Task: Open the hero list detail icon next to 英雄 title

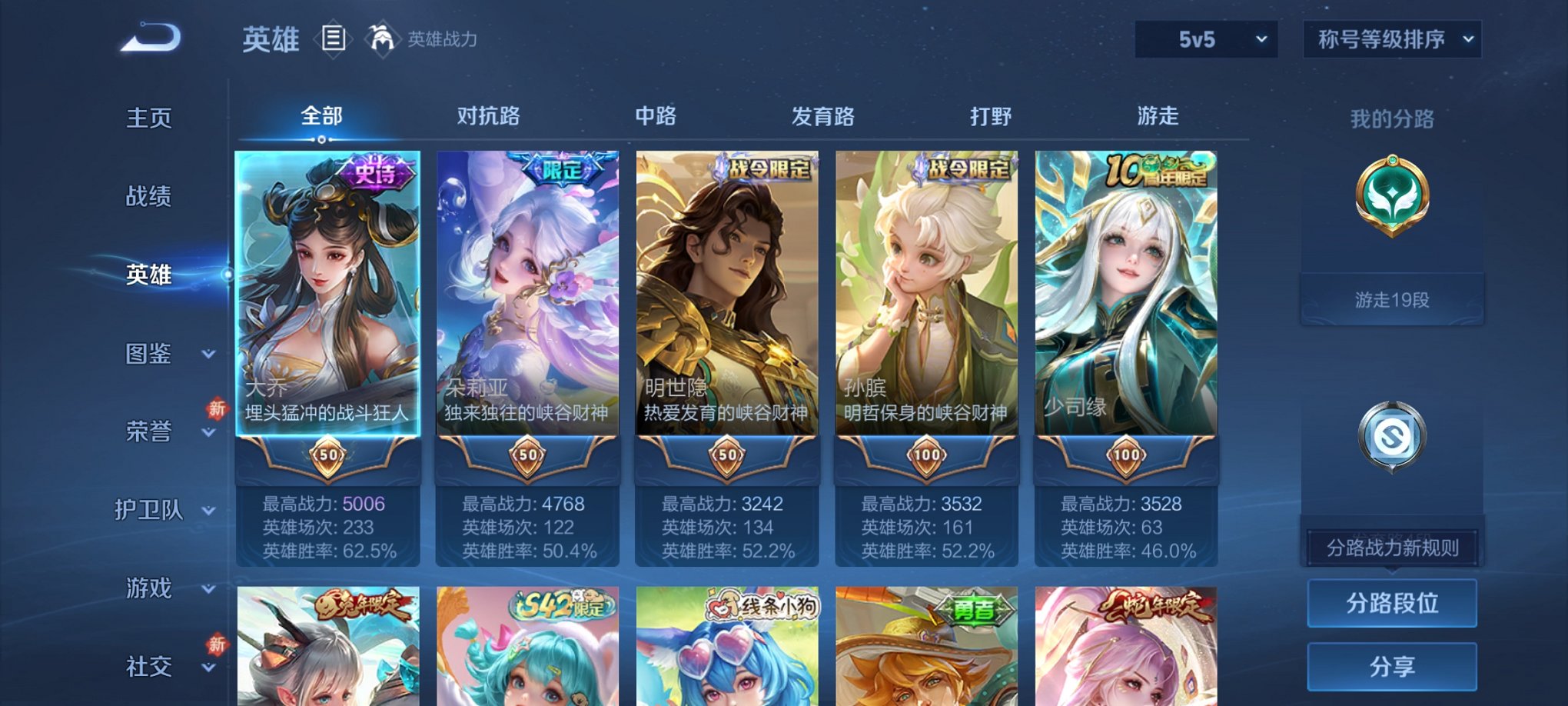Action: pos(333,40)
